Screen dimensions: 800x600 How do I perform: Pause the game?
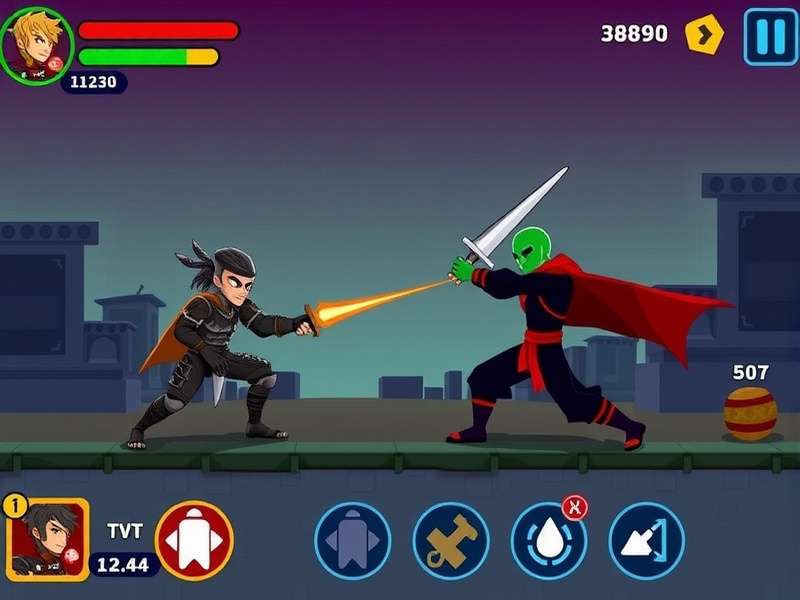point(770,37)
